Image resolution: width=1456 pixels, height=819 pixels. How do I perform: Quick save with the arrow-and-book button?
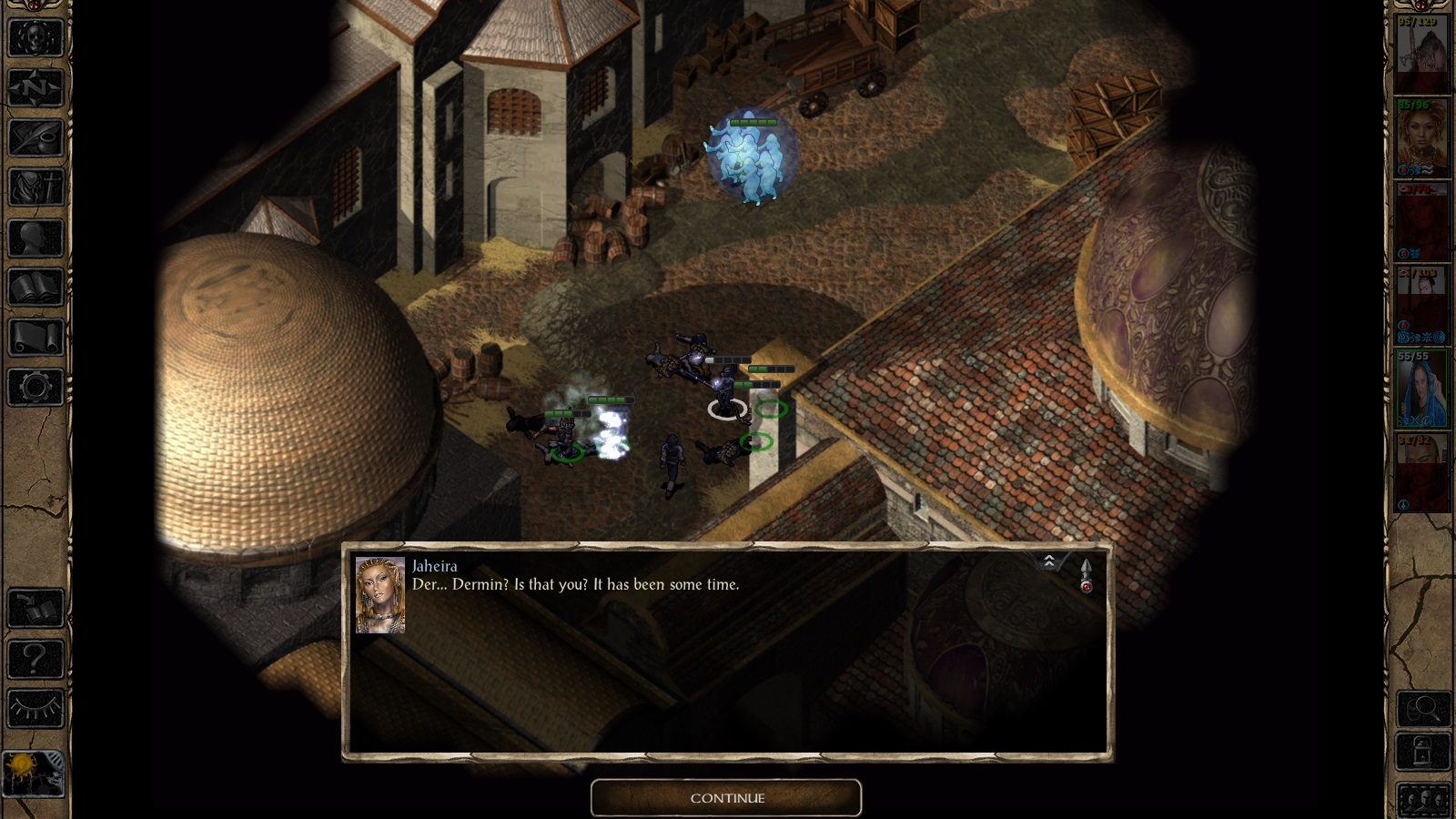[35, 609]
